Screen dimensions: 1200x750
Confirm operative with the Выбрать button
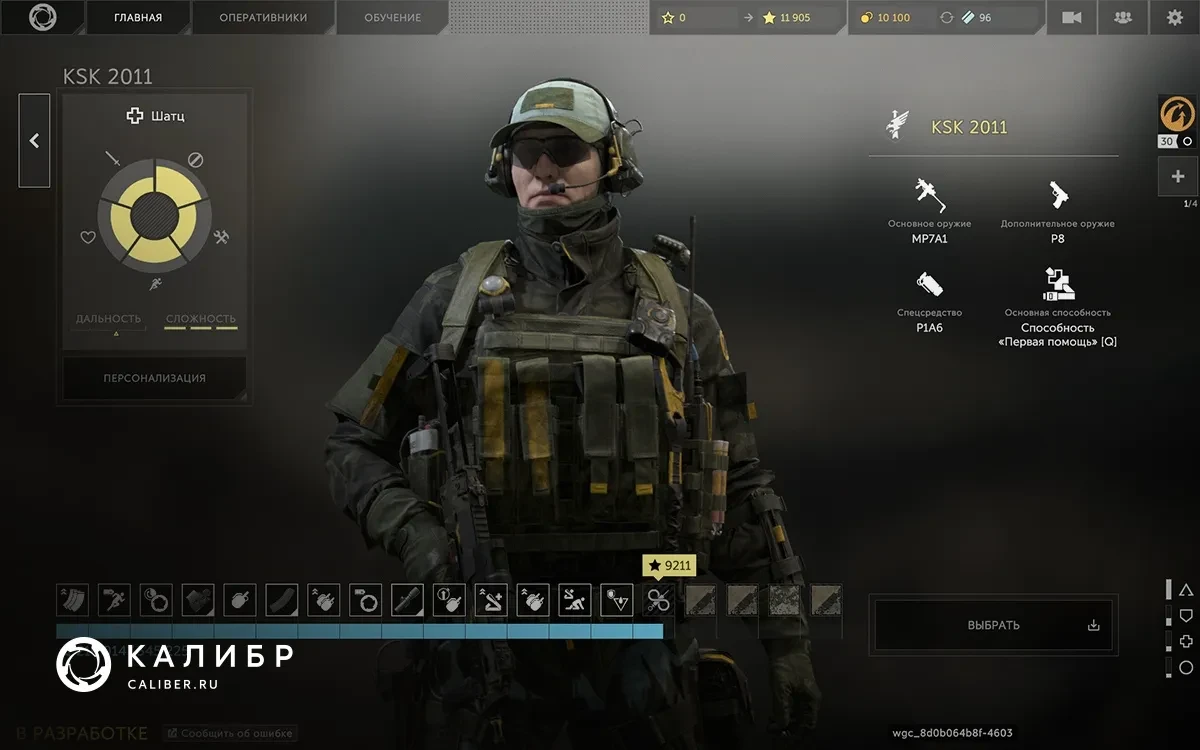tap(993, 625)
